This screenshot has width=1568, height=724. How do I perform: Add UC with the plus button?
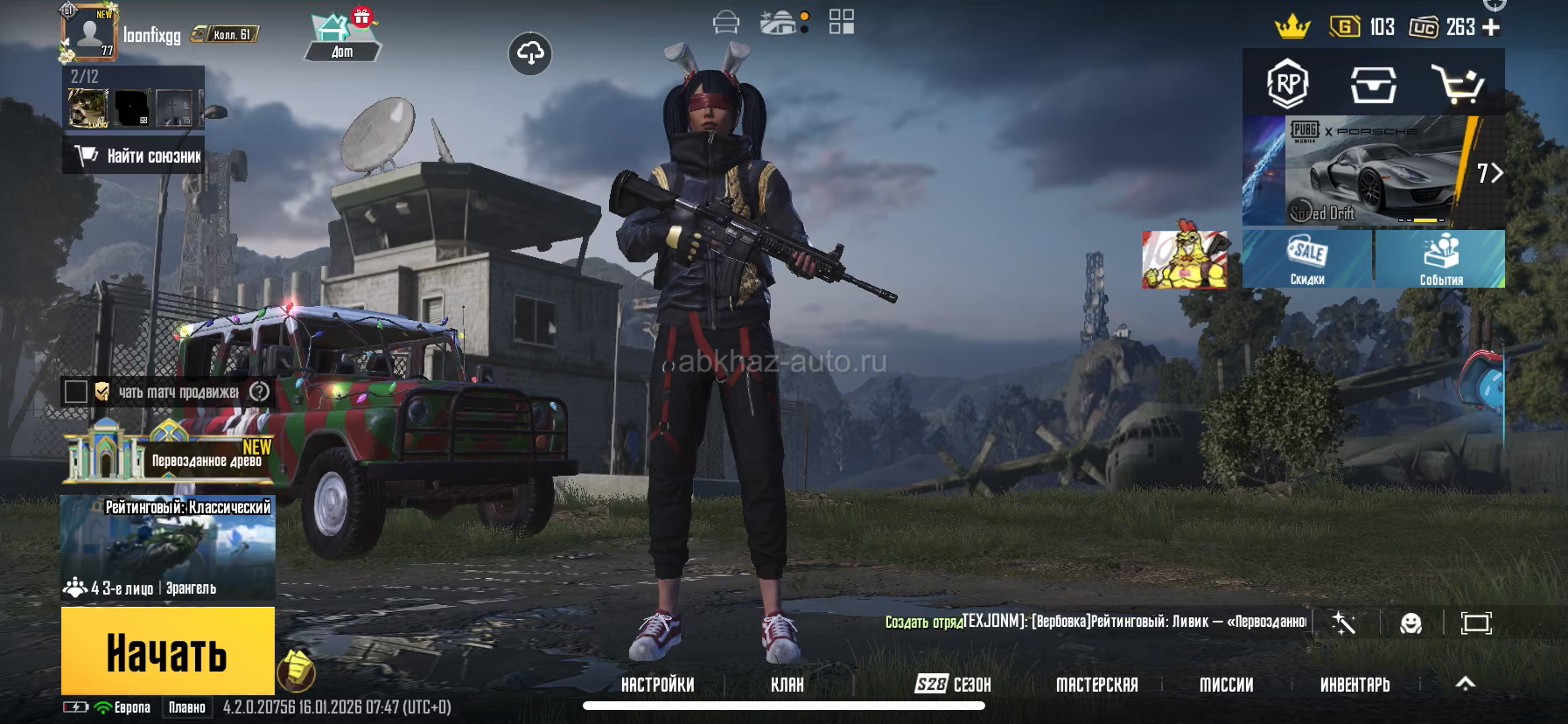(1492, 27)
